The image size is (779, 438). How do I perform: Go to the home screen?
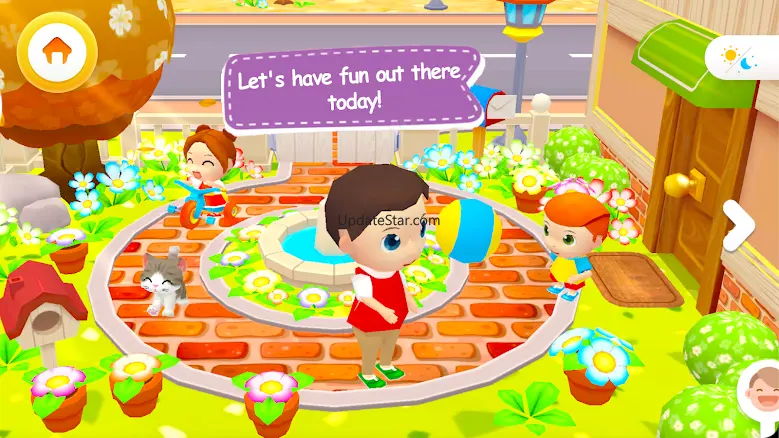tap(56, 52)
